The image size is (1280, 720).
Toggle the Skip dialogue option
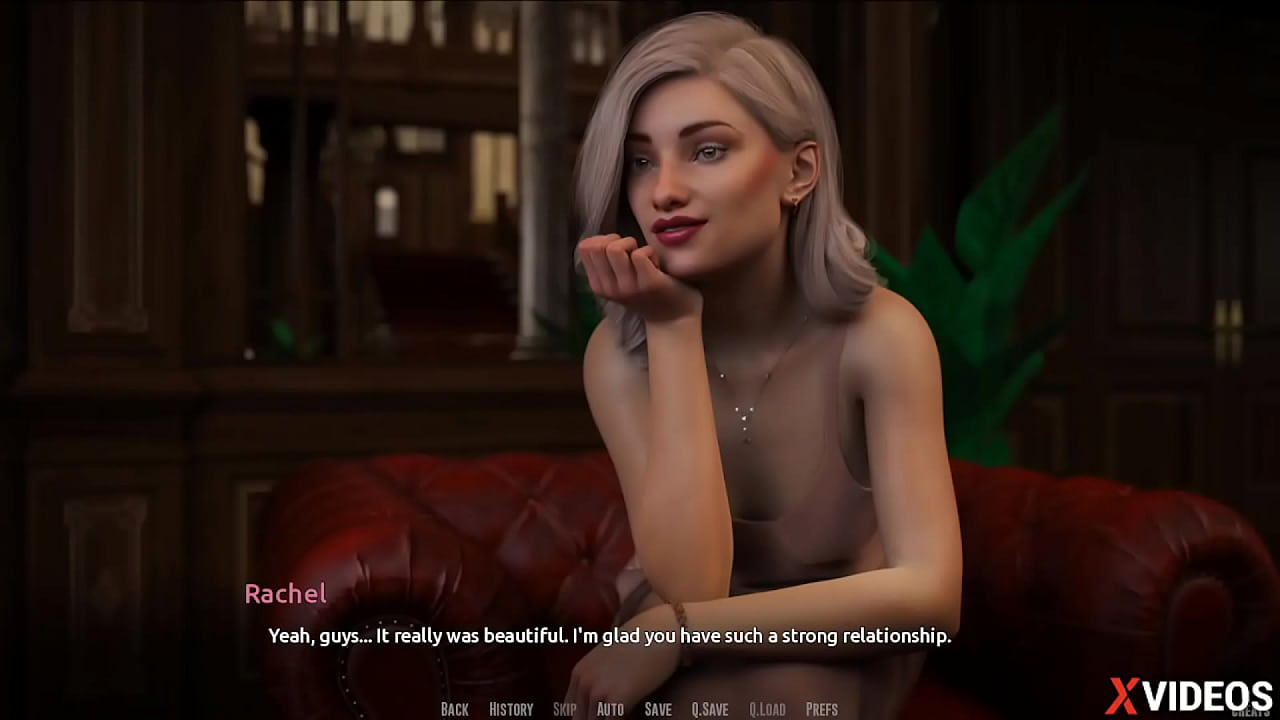tap(564, 709)
